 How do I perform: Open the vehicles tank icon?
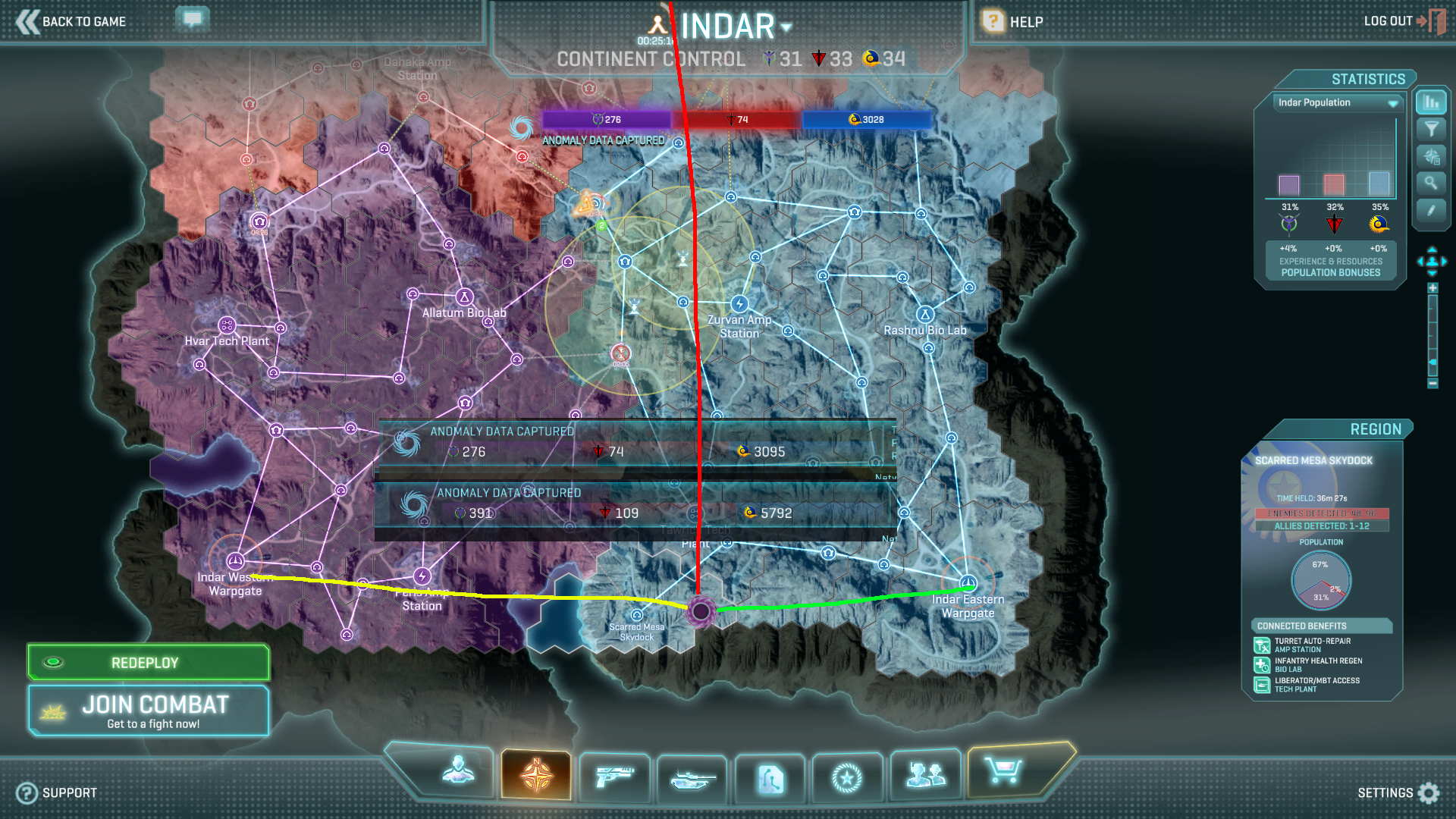click(692, 778)
